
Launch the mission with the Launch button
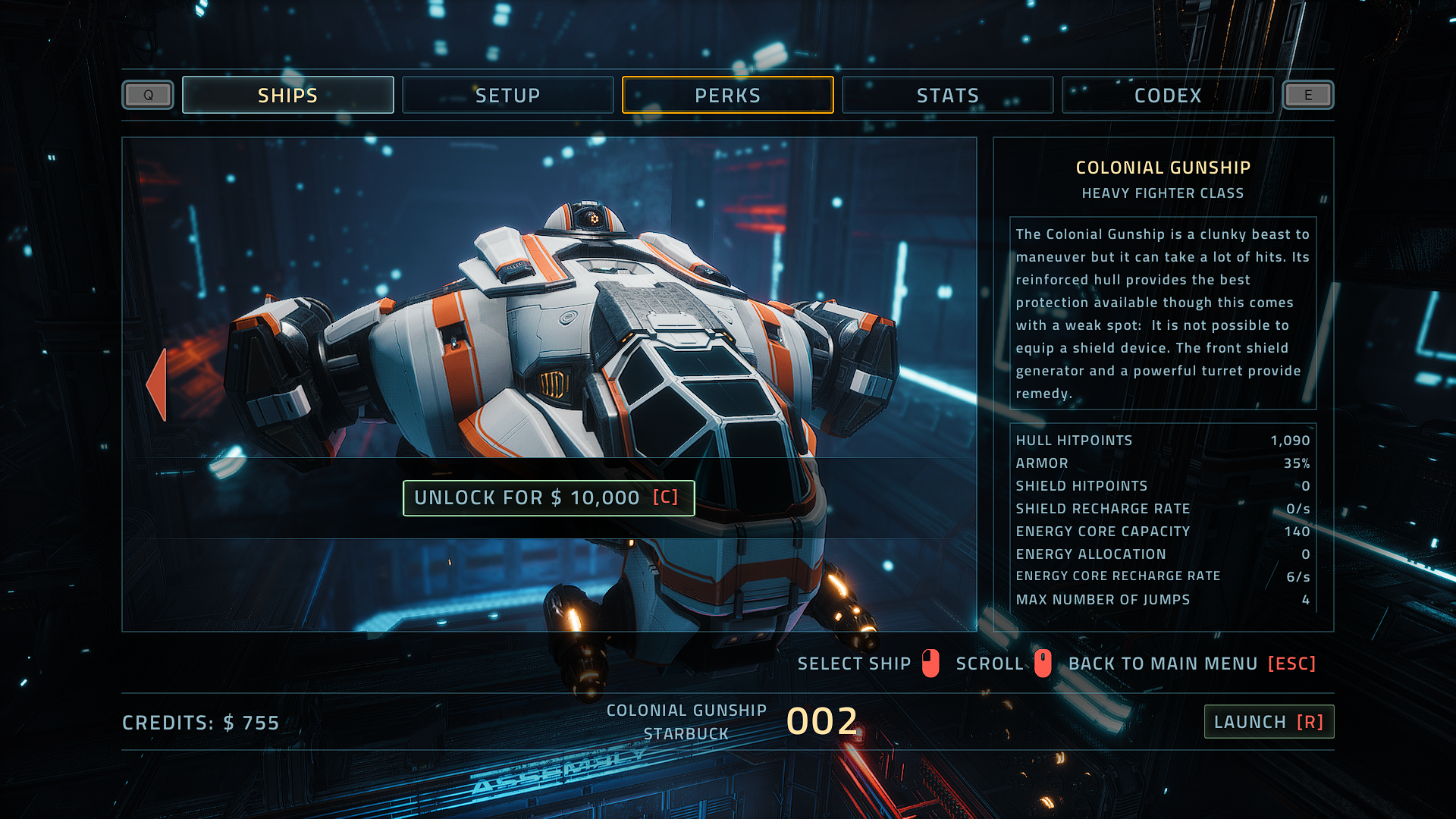[x=1269, y=722]
